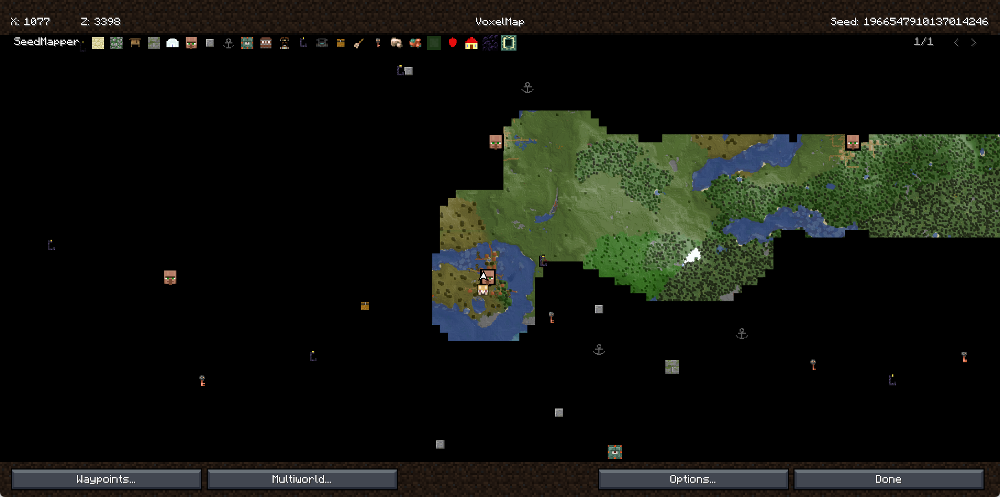Viewport: 1000px width, 497px height.
Task: Open the Waypoints menu
Action: pyautogui.click(x=106, y=479)
